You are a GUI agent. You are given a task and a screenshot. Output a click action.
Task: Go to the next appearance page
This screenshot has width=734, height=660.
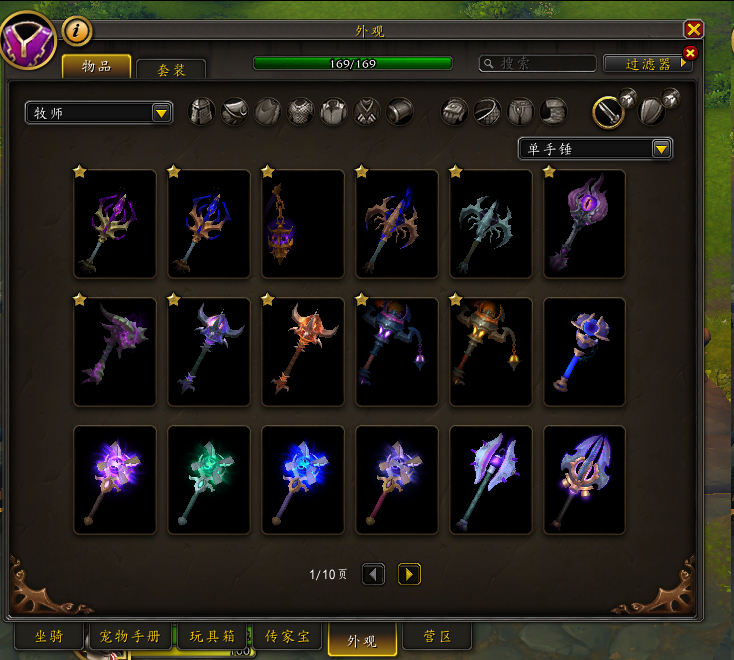tap(409, 574)
